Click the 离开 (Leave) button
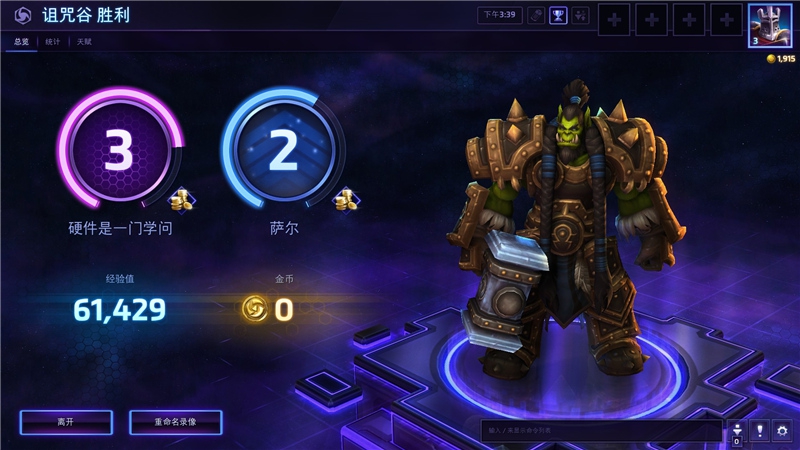This screenshot has width=800, height=450. [65, 422]
